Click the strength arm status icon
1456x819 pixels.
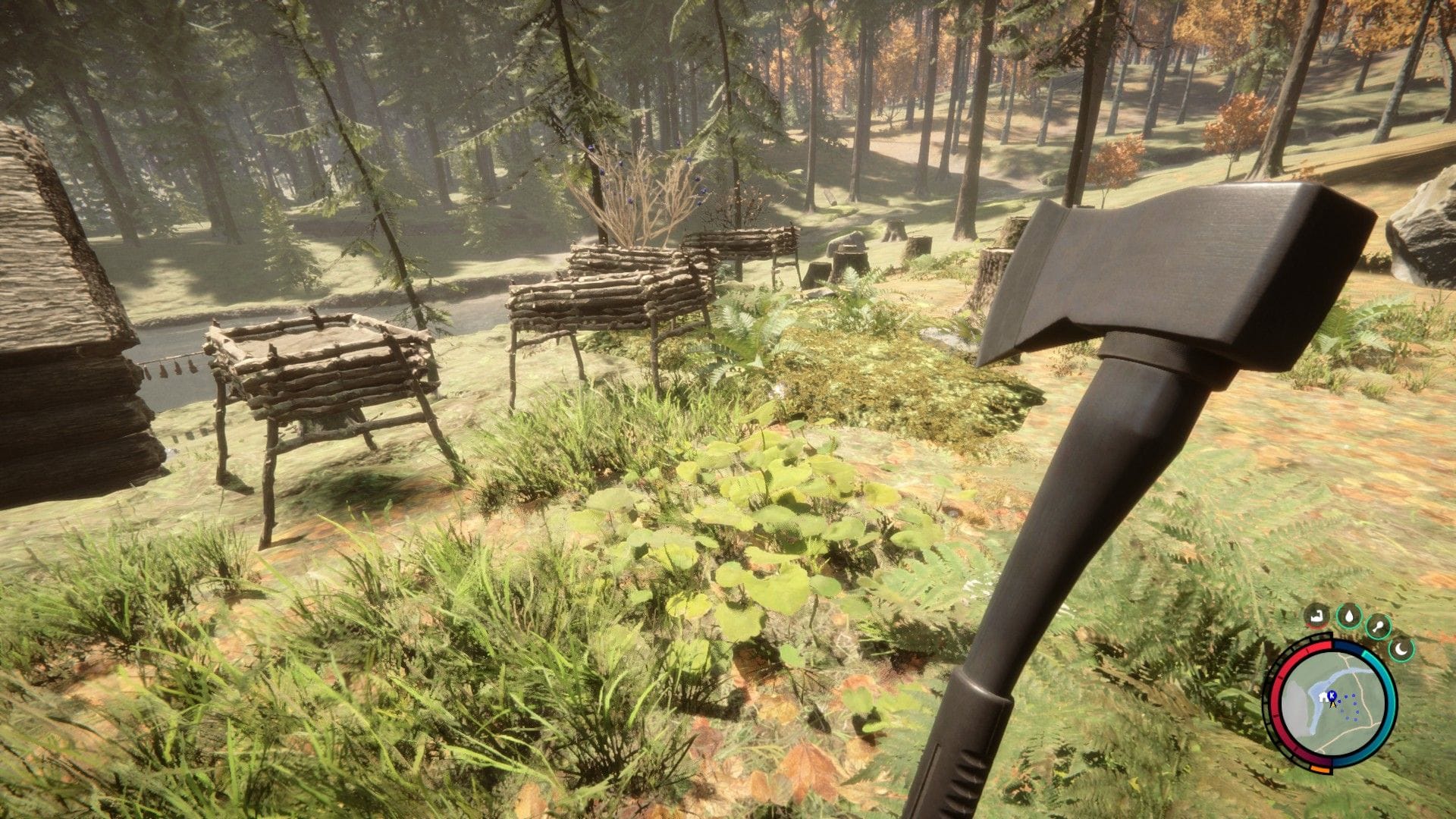pyautogui.click(x=1316, y=614)
